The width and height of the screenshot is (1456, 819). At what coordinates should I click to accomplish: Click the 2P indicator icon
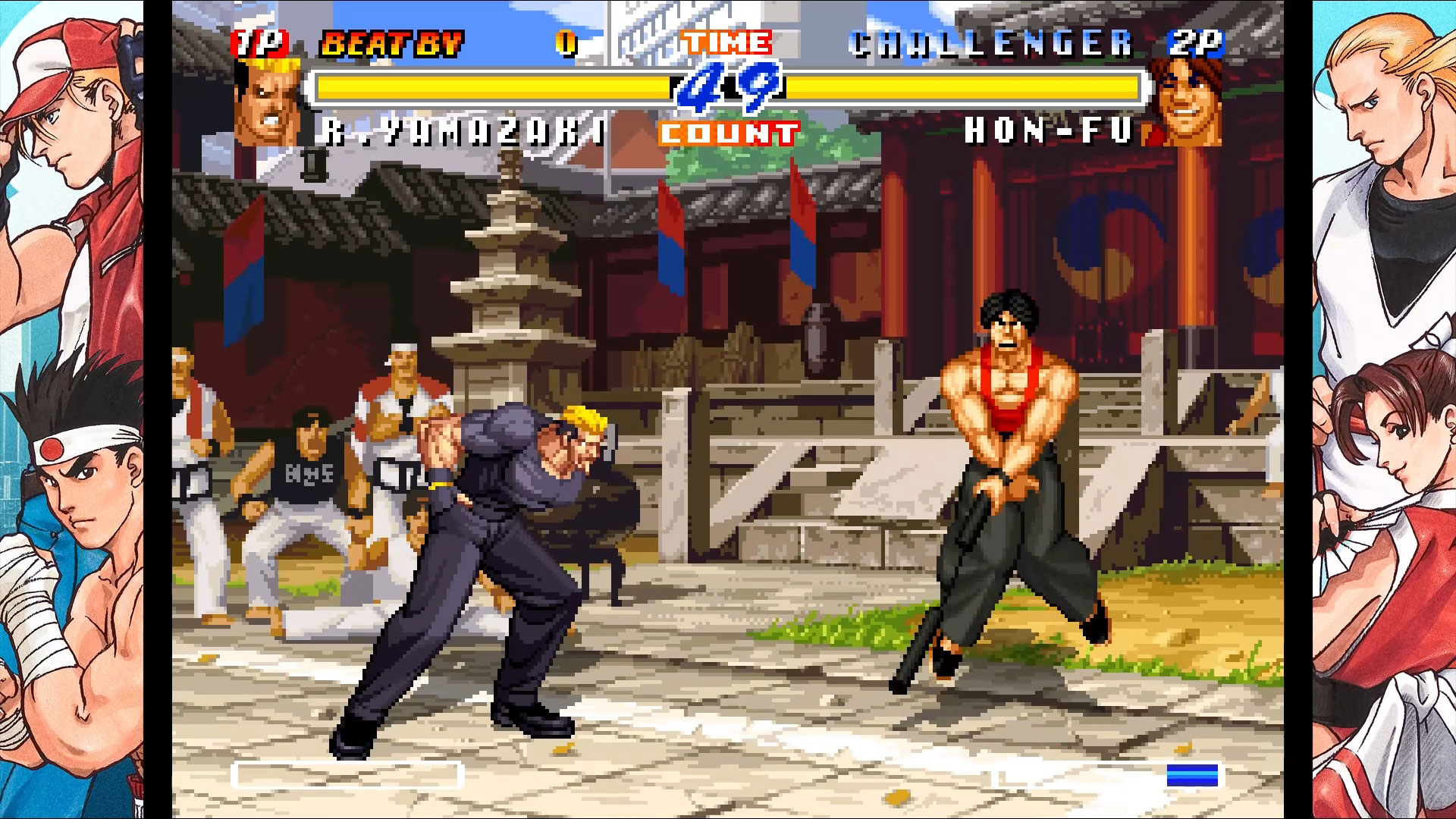click(x=1196, y=42)
